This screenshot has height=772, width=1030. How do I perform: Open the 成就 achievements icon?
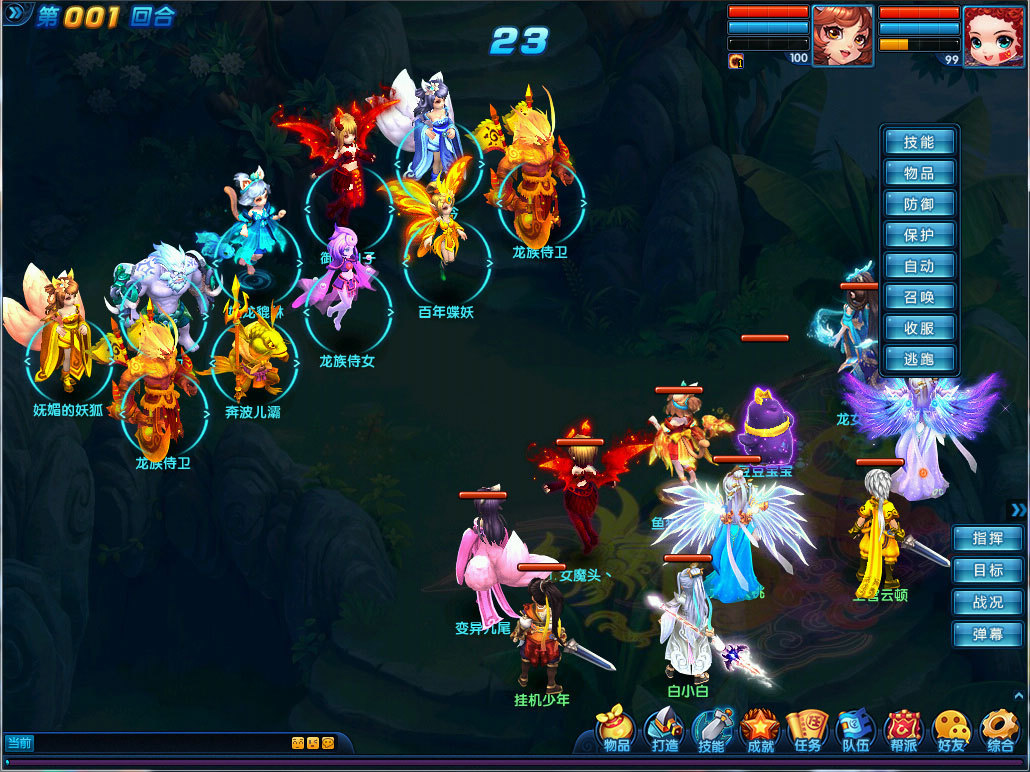[760, 731]
